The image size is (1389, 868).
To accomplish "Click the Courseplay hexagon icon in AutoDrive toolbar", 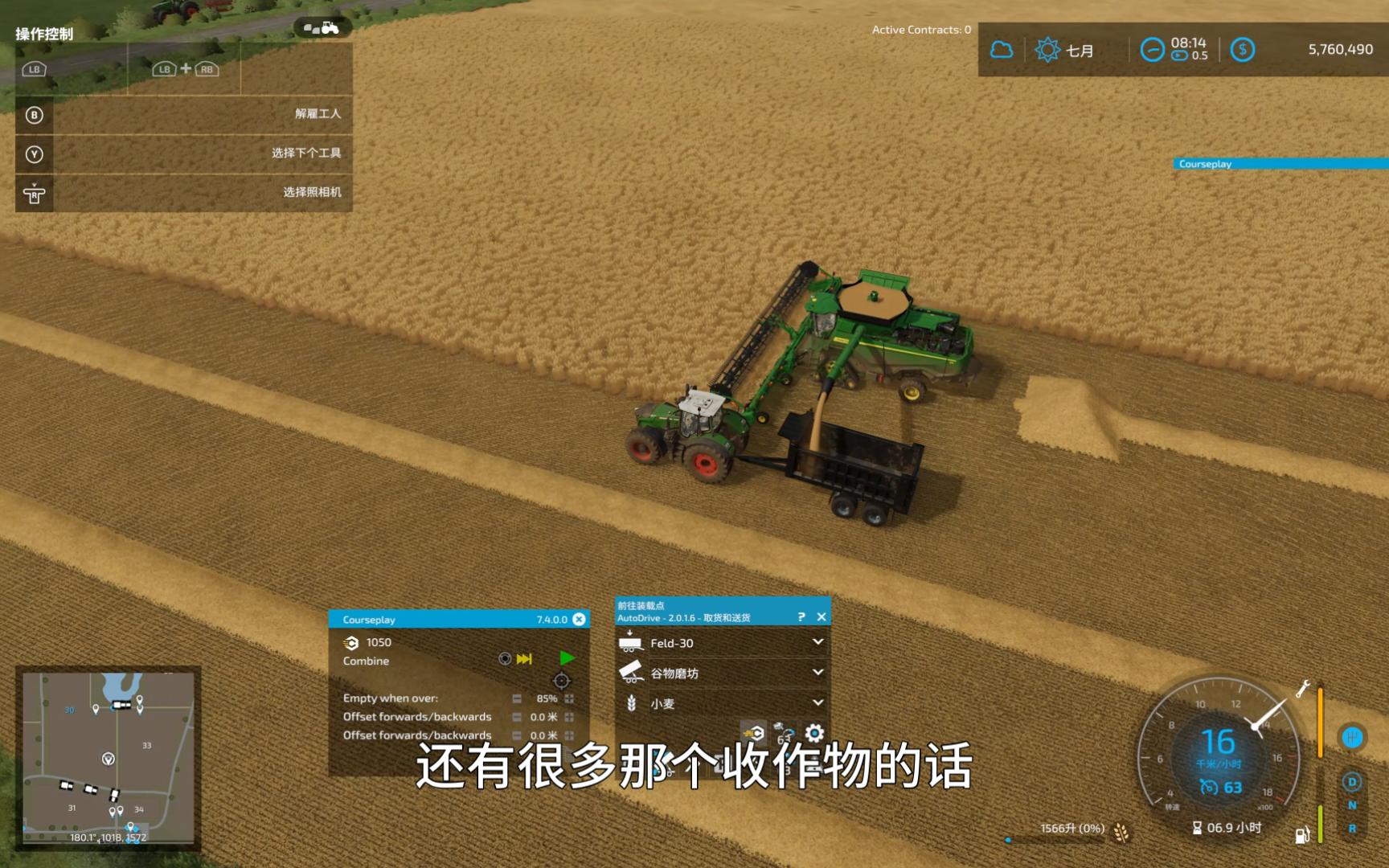I will point(753,733).
